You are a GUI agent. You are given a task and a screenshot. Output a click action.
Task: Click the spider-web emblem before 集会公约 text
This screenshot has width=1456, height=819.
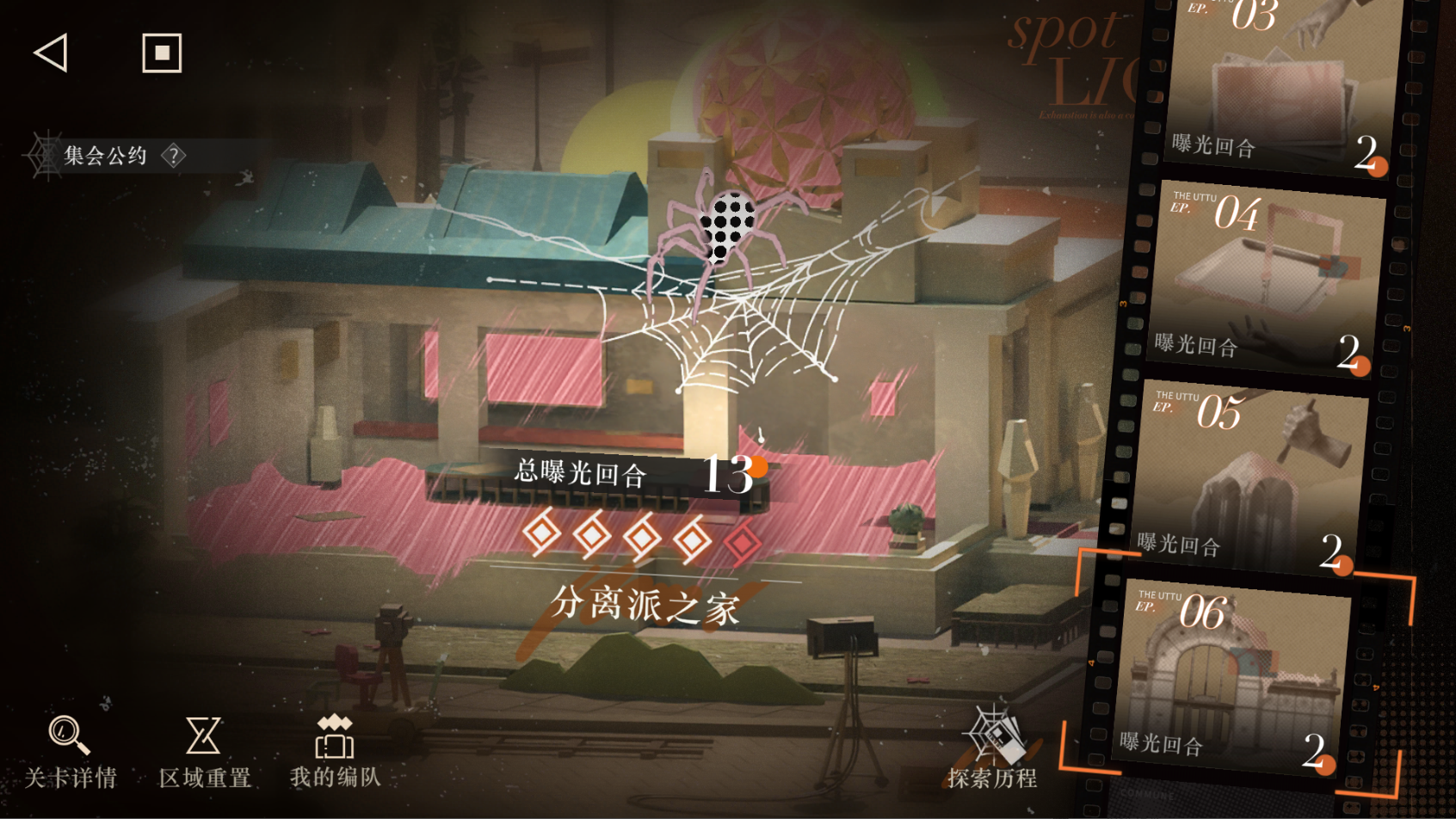pyautogui.click(x=40, y=155)
